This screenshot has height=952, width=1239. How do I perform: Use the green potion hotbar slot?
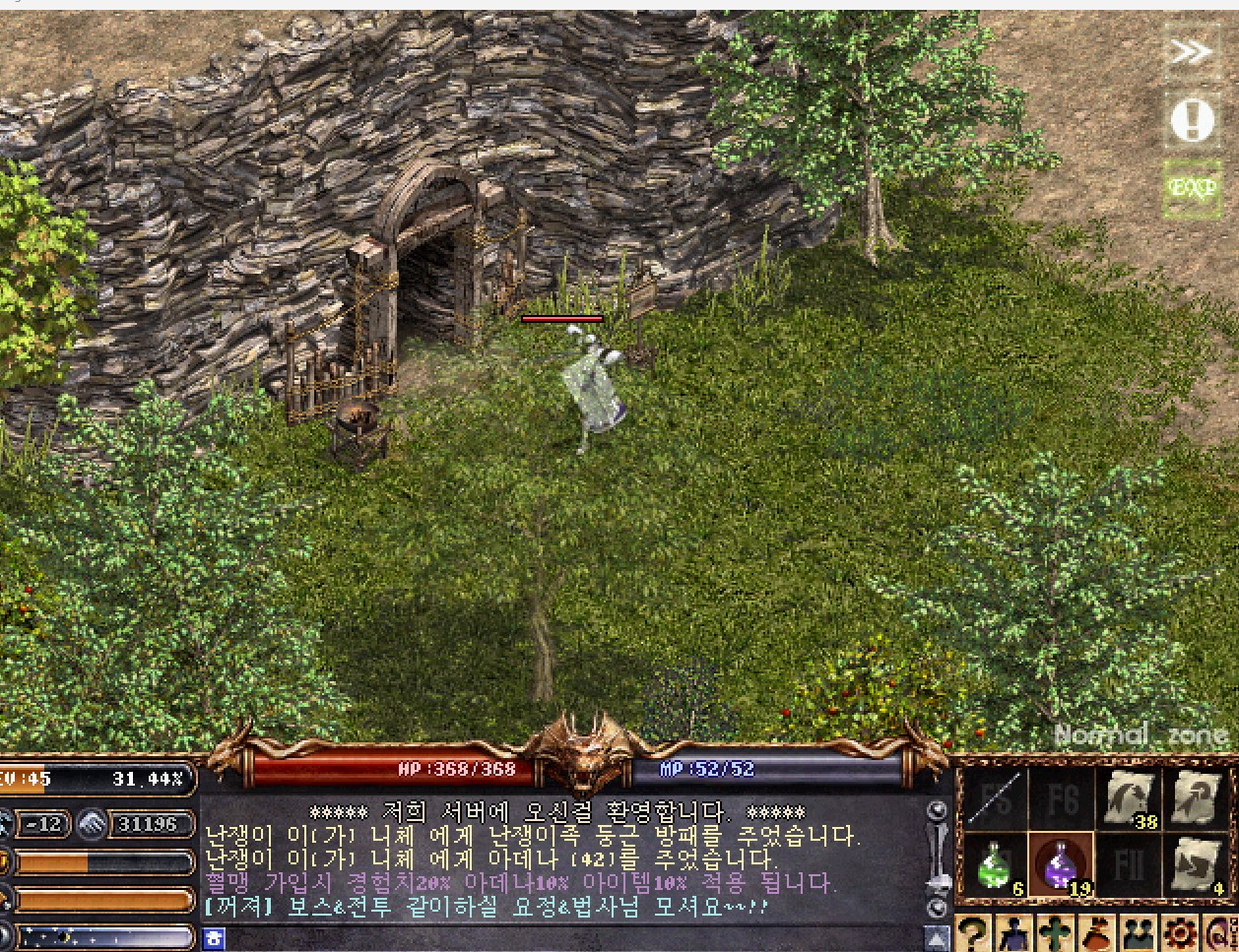click(995, 866)
